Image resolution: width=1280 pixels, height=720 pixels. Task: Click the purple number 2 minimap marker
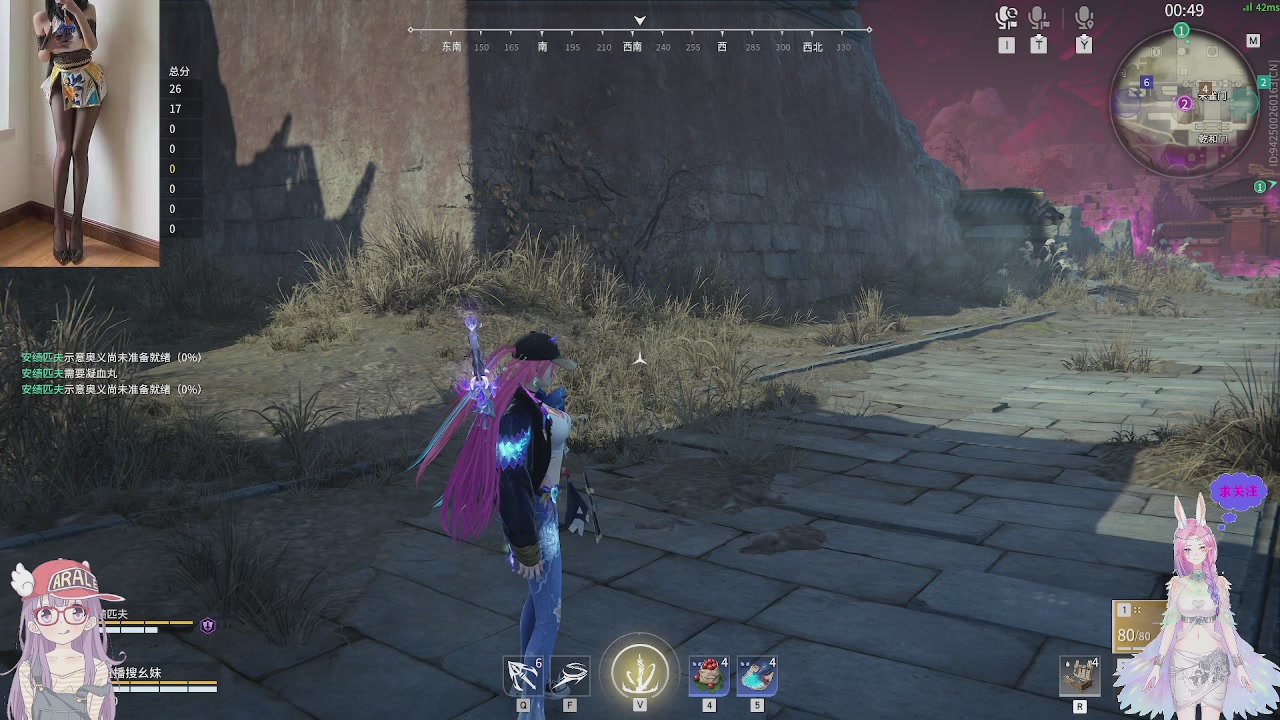click(x=1185, y=103)
